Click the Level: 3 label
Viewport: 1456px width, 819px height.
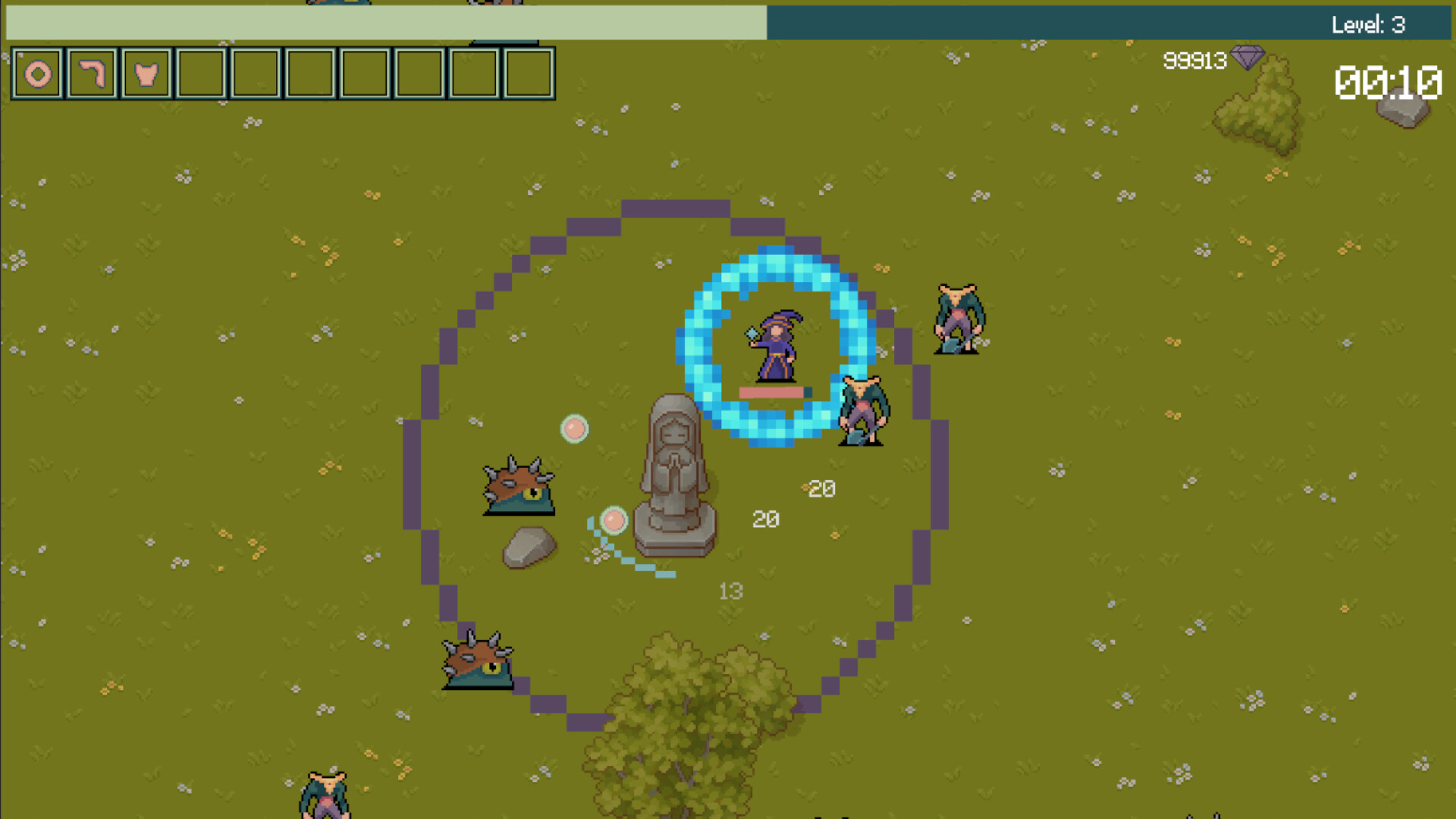(1369, 24)
